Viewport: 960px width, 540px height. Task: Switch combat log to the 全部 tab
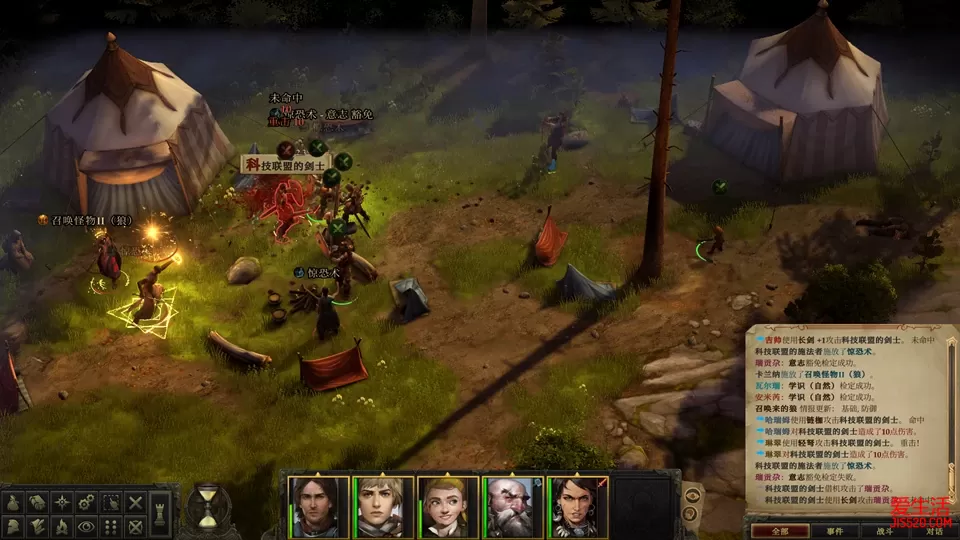(x=774, y=531)
